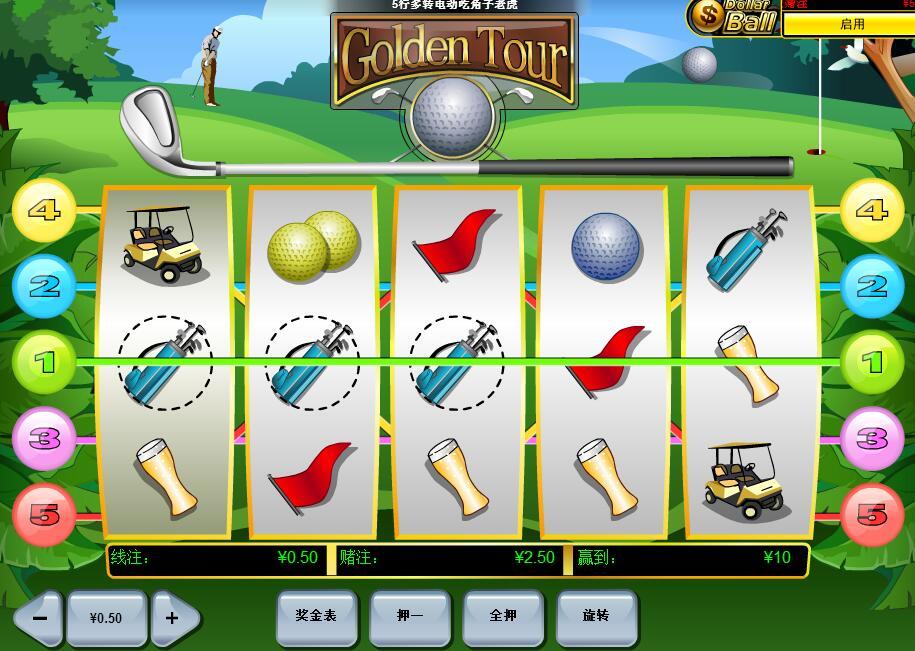Spin the reels with the 旋转 button
The height and width of the screenshot is (651, 915).
596,616
